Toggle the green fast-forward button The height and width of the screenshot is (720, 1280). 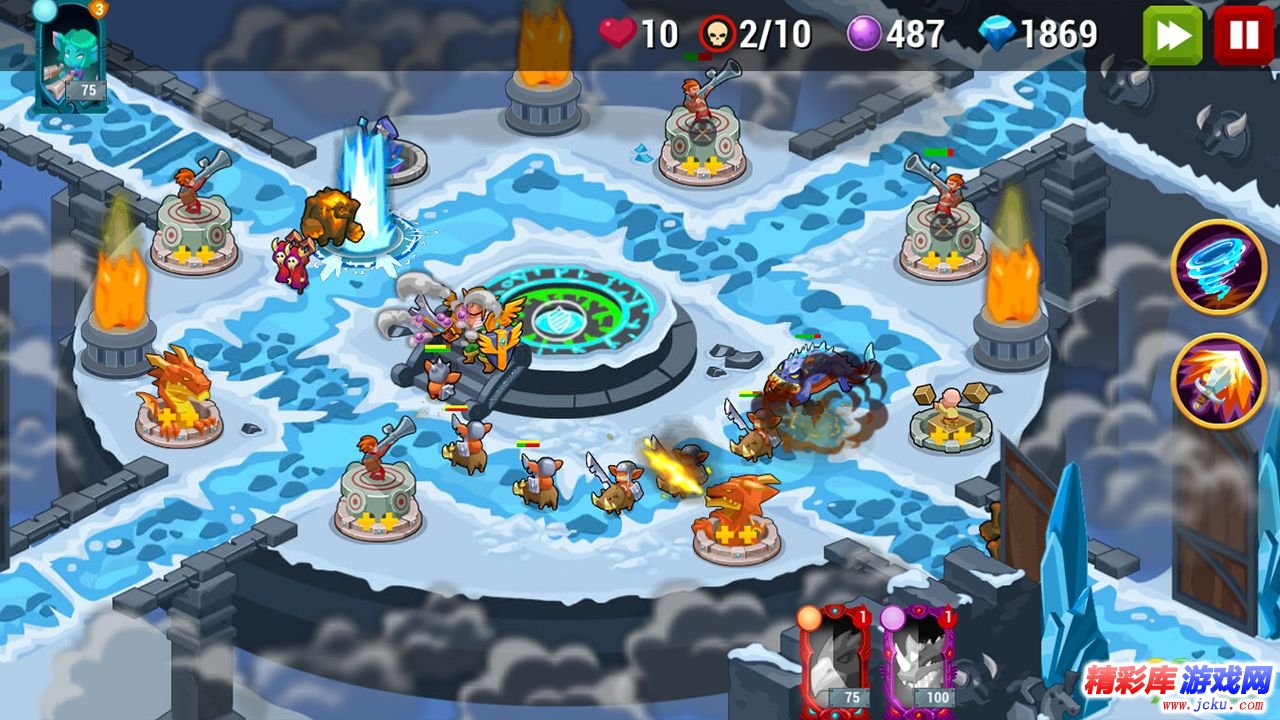tap(1172, 35)
